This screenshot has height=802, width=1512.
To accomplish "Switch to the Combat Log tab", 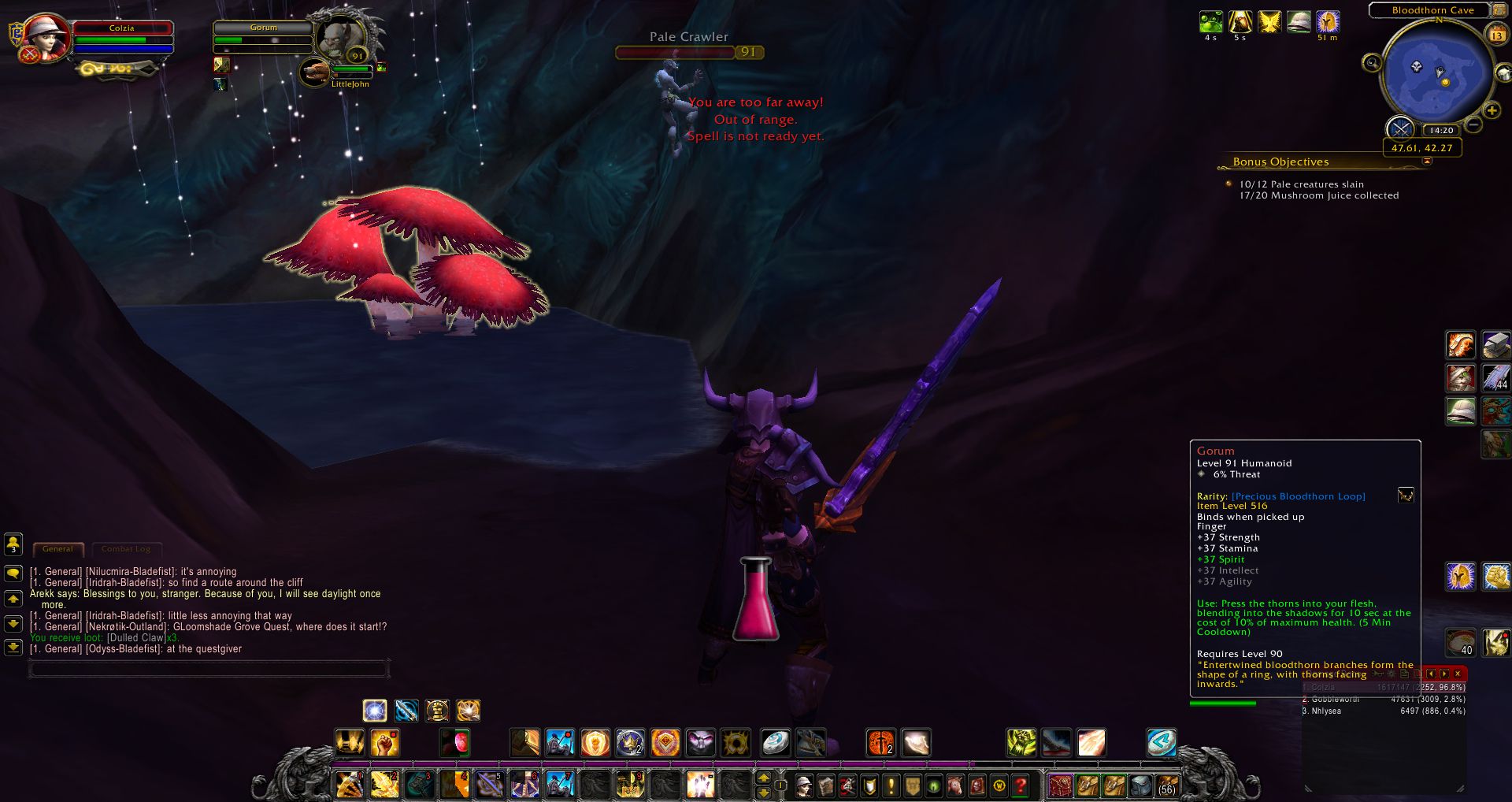I will click(x=127, y=549).
